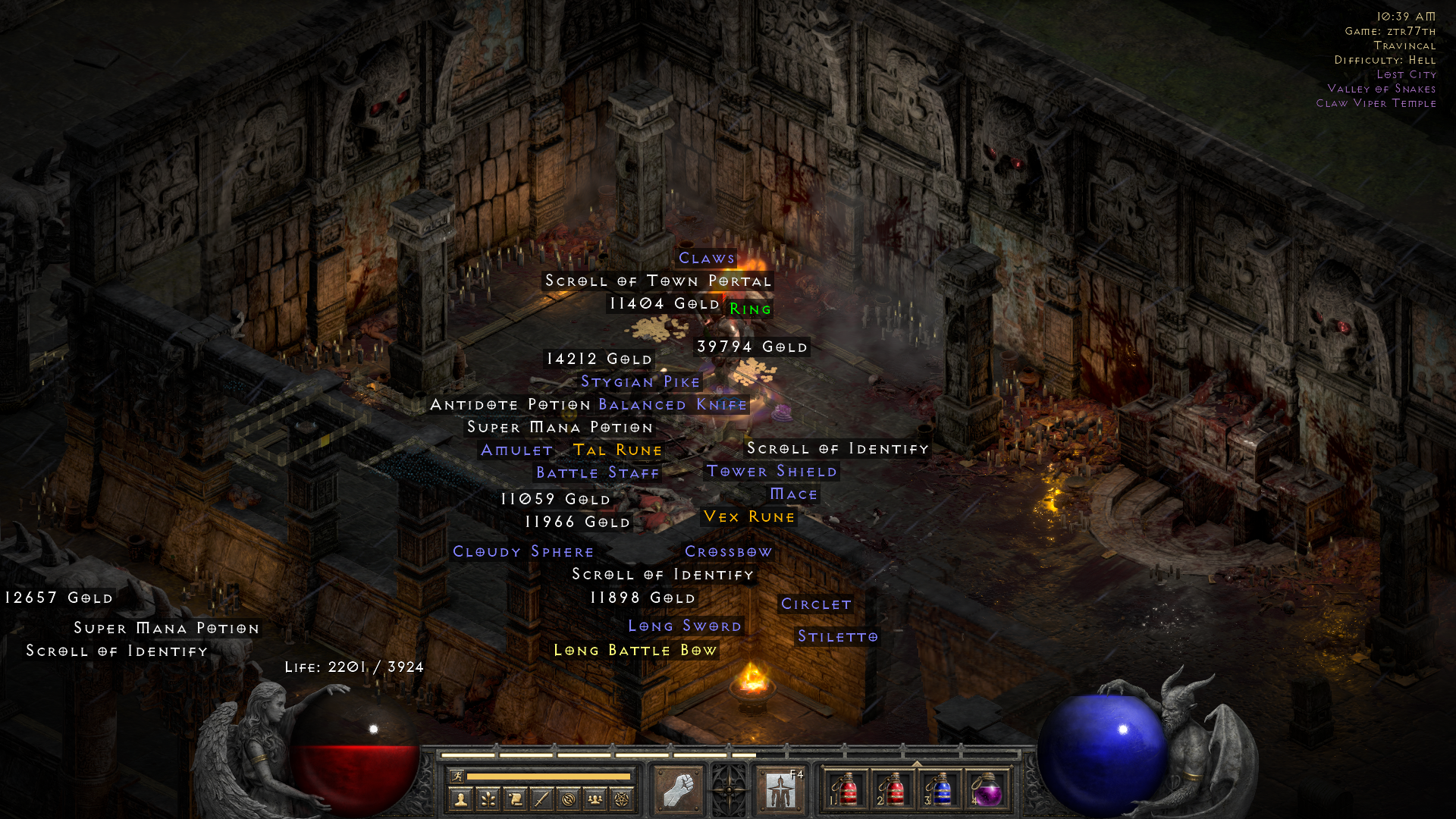The width and height of the screenshot is (1456, 819).
Task: Open the automap using the spiral icon
Action: click(x=569, y=799)
